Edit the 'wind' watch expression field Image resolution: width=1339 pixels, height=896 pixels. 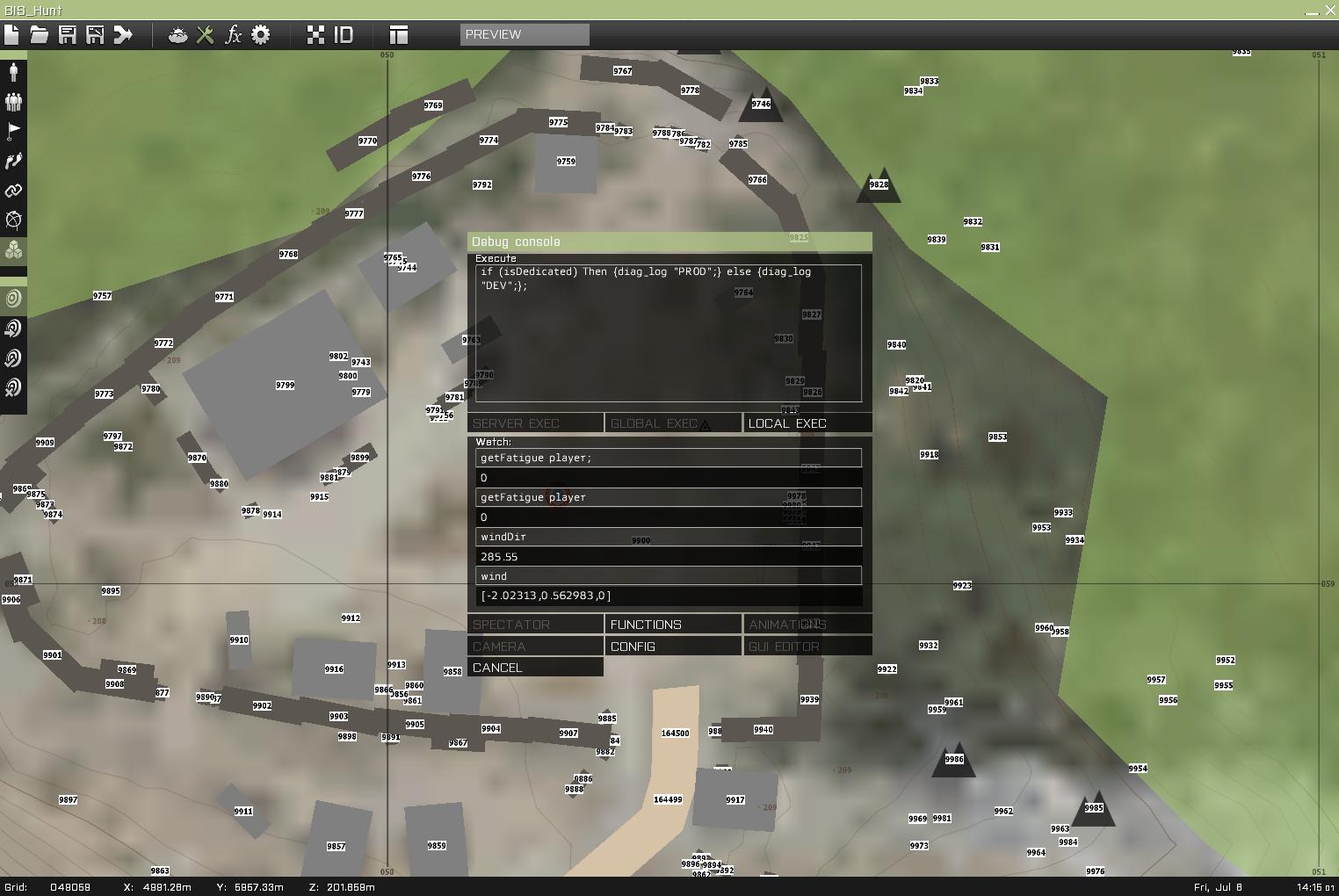coord(668,576)
